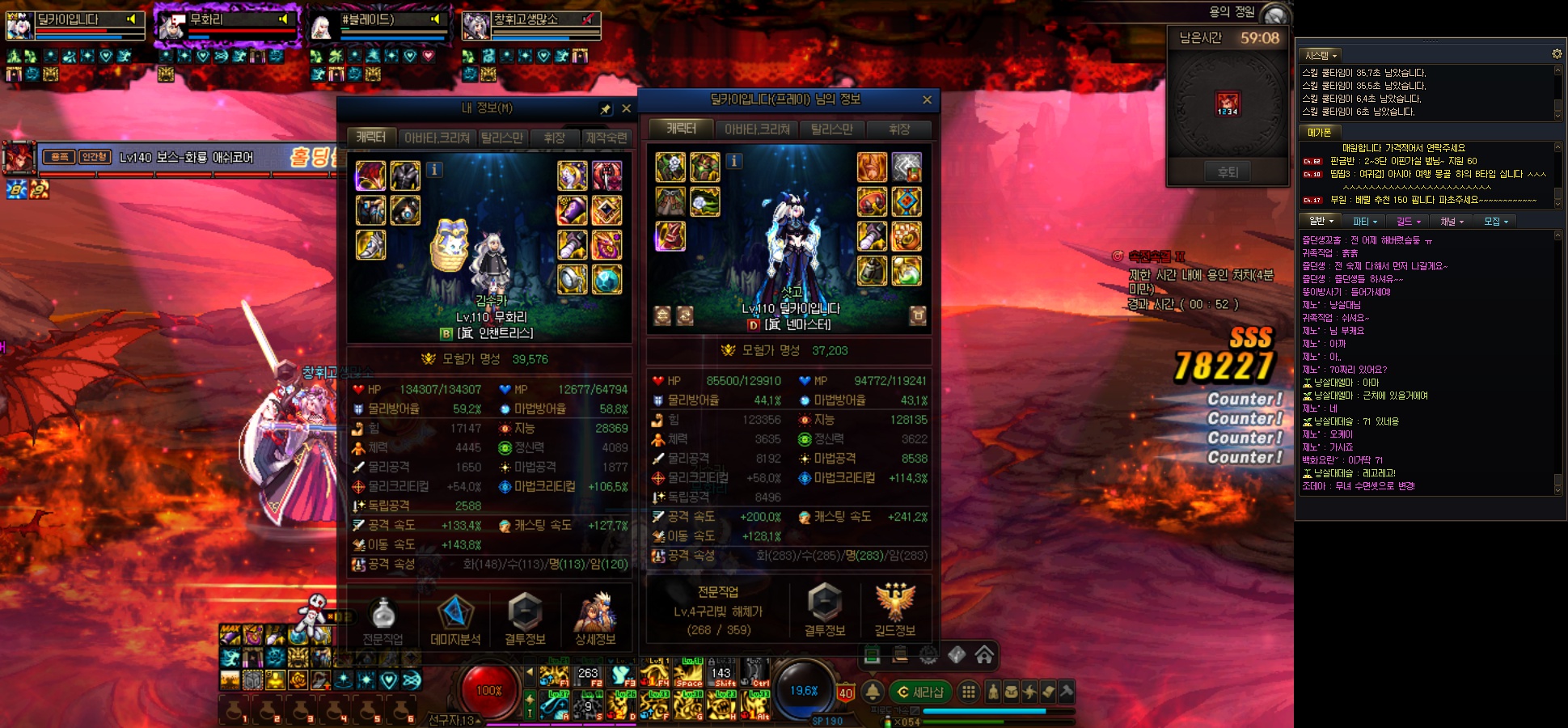Open 데미지분석 damage analysis

[x=455, y=620]
